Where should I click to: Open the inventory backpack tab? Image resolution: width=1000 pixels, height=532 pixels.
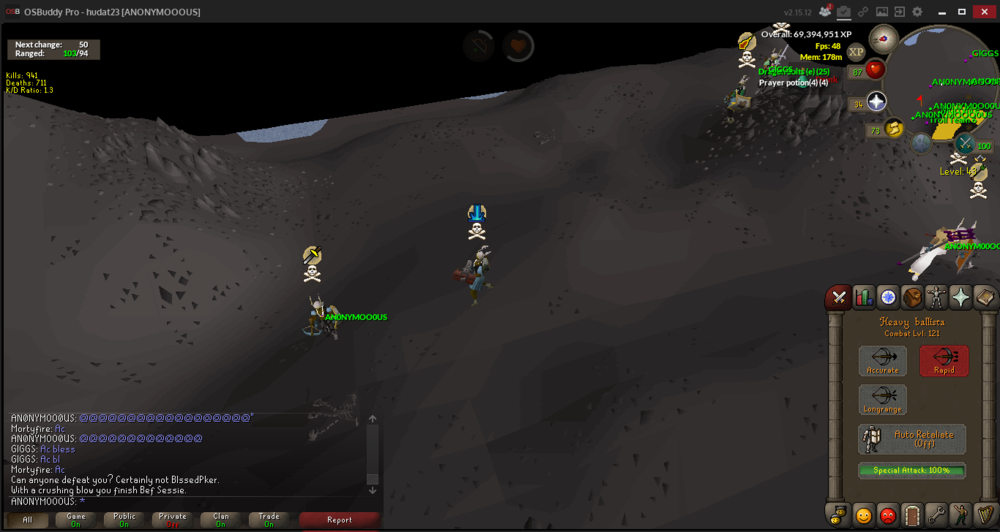(912, 297)
